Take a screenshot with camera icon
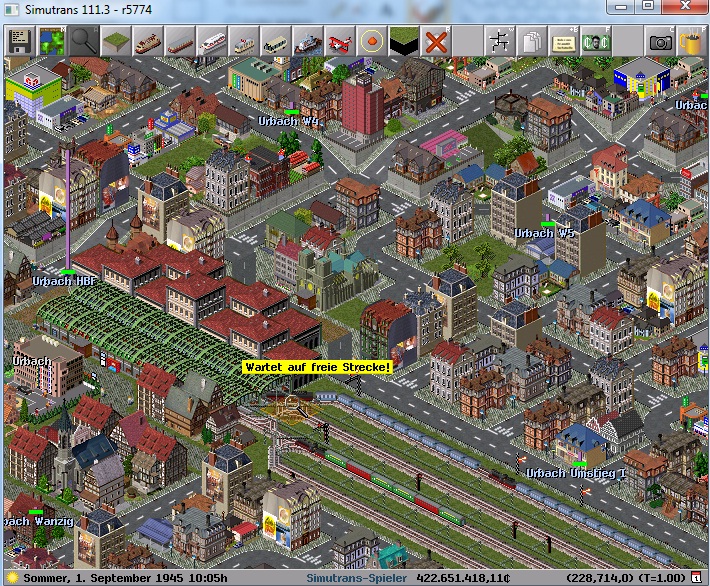Screen dimensions: 710x586 tap(660, 42)
